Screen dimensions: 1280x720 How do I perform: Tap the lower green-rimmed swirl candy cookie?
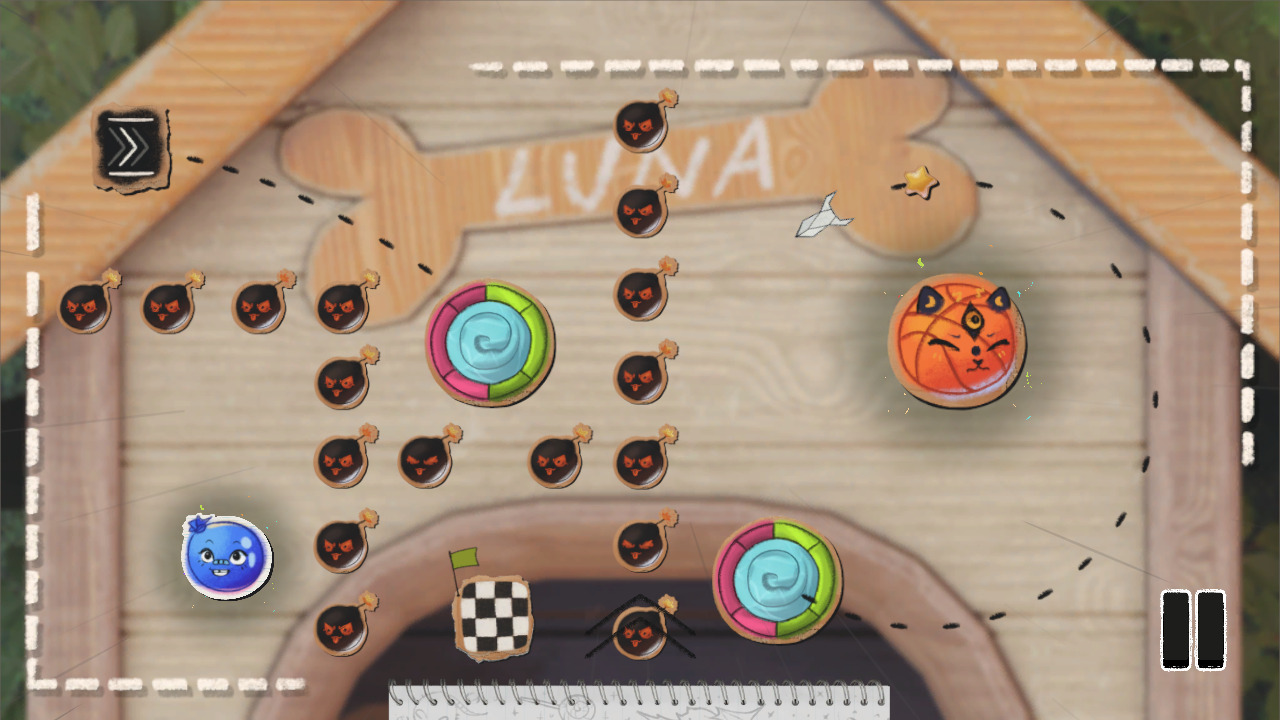tap(775, 580)
